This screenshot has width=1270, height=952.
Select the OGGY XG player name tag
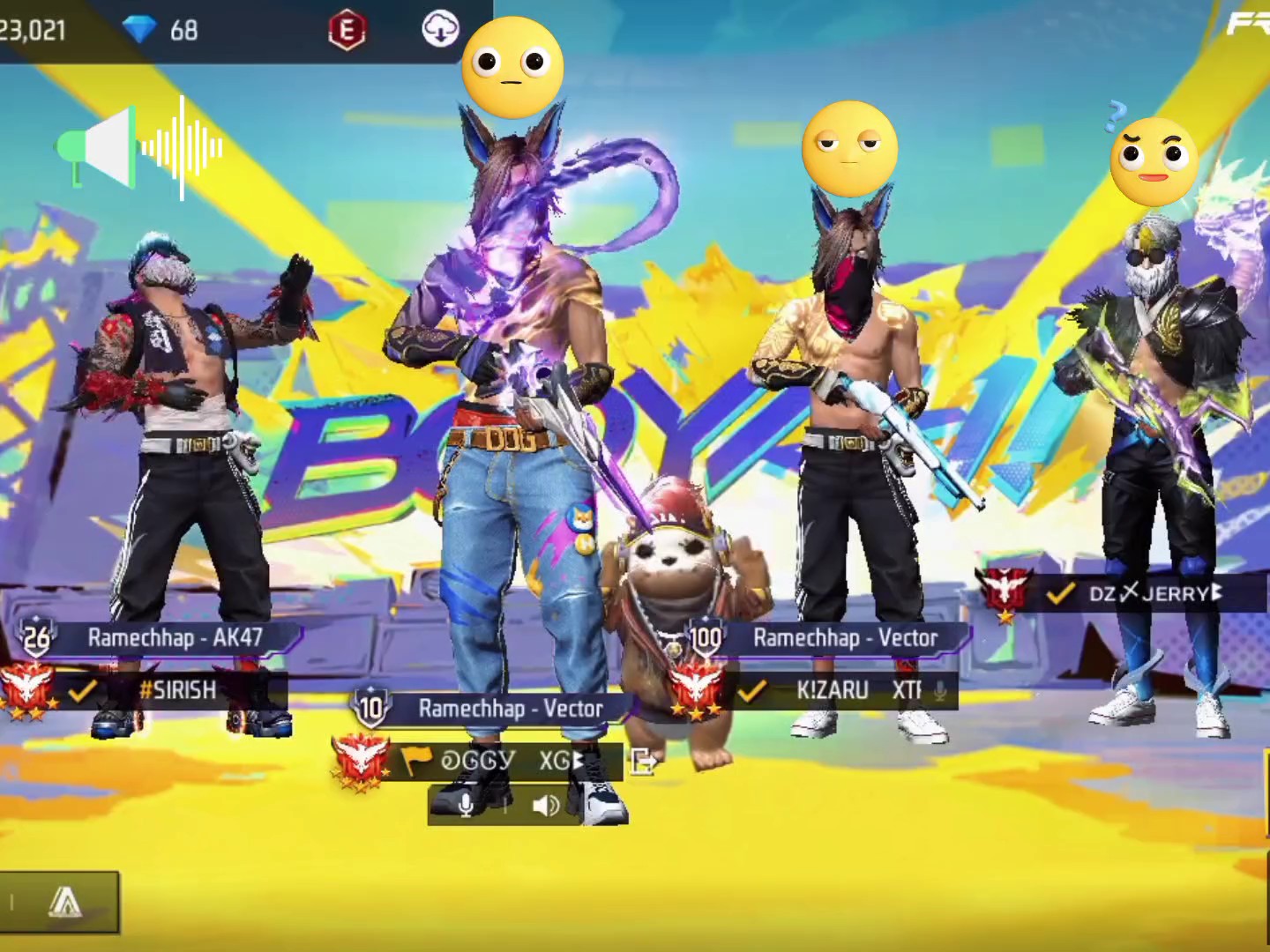[503, 760]
